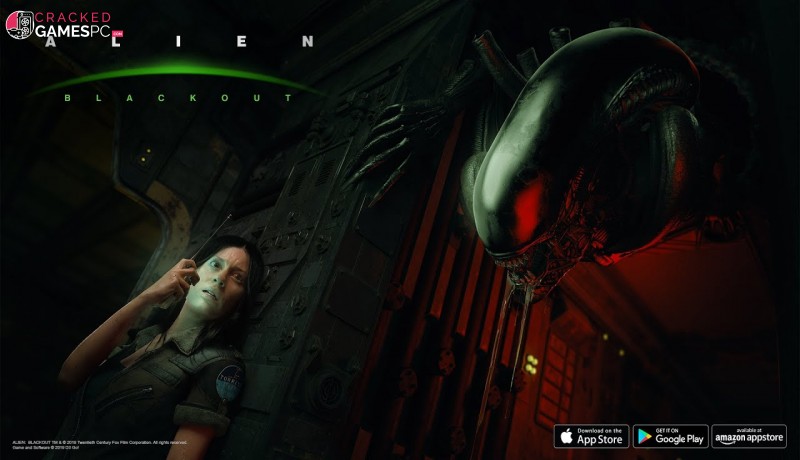Tap the Download on the App Store badge
800x460 pixels.
tap(591, 436)
